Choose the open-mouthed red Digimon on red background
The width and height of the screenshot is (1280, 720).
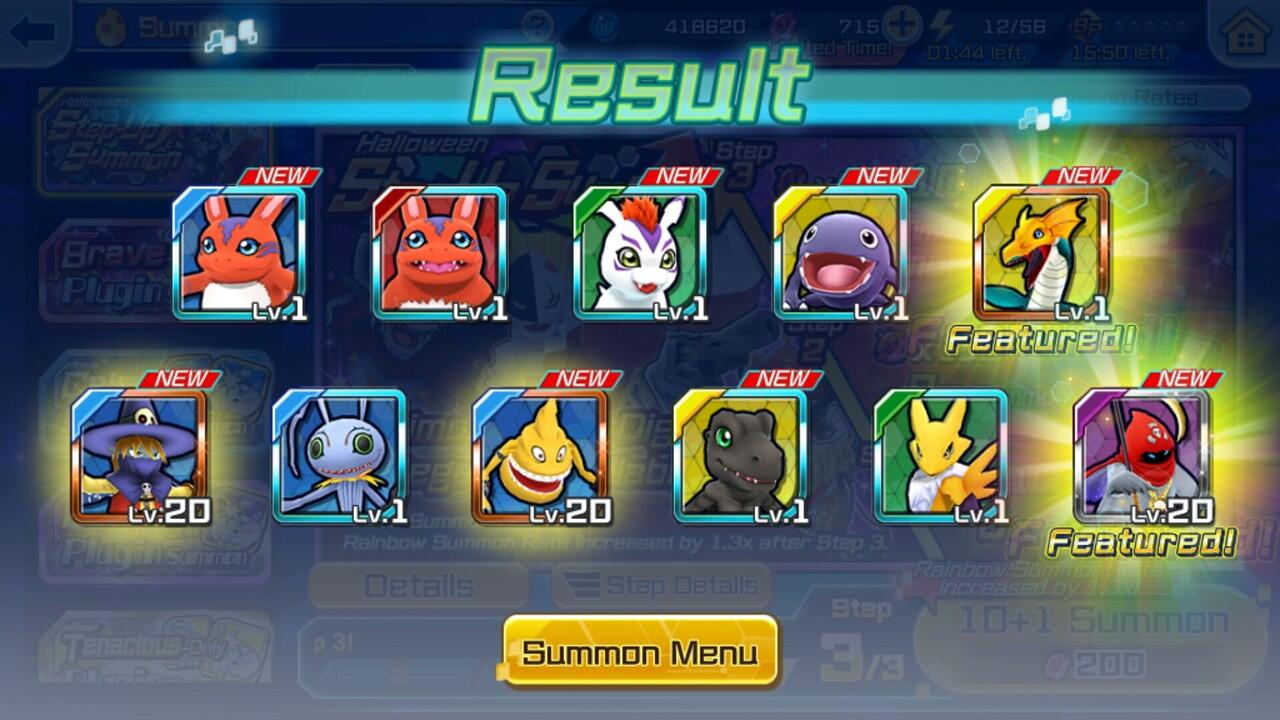pos(439,253)
